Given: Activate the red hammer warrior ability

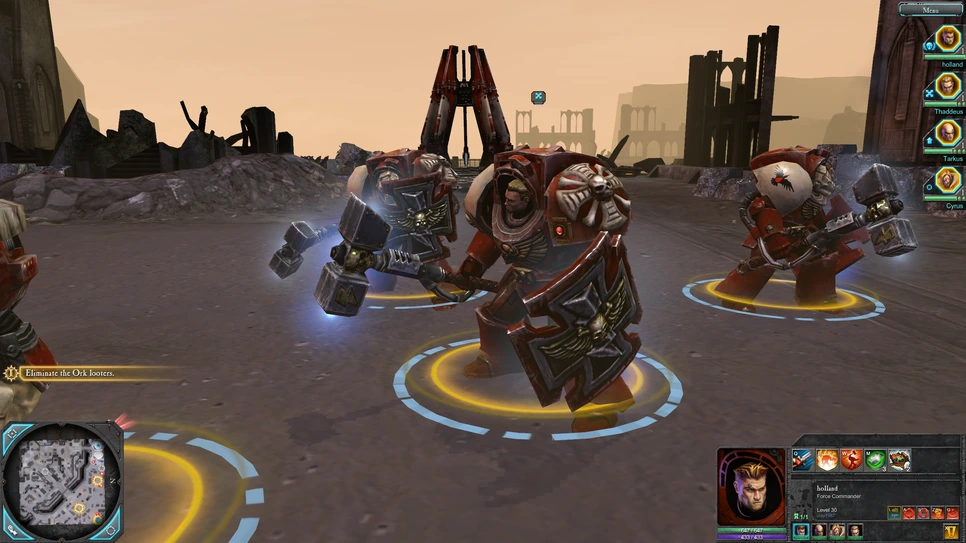Looking at the screenshot, I should coord(851,460).
